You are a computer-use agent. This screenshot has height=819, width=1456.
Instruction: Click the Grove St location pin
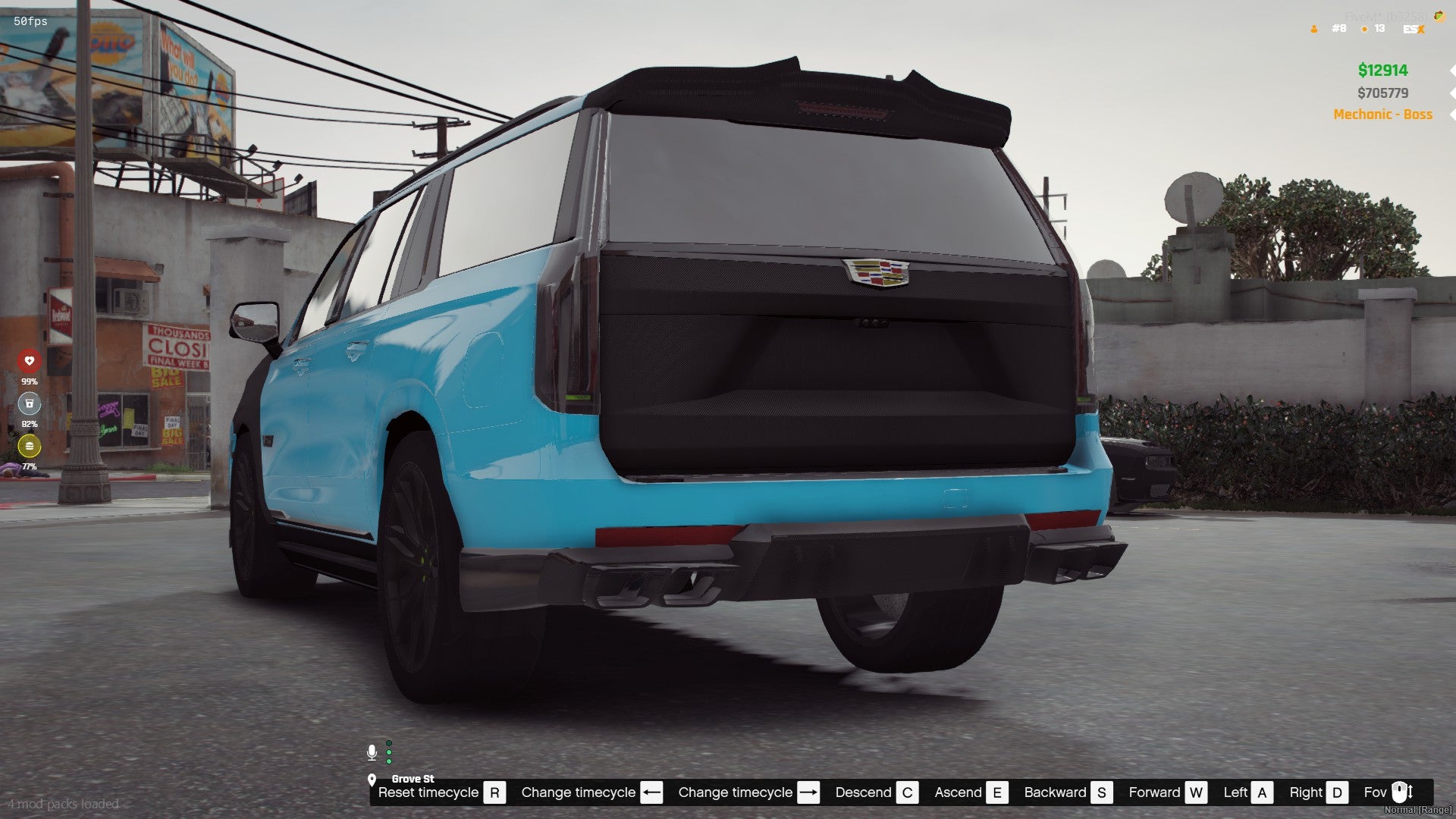pyautogui.click(x=372, y=780)
